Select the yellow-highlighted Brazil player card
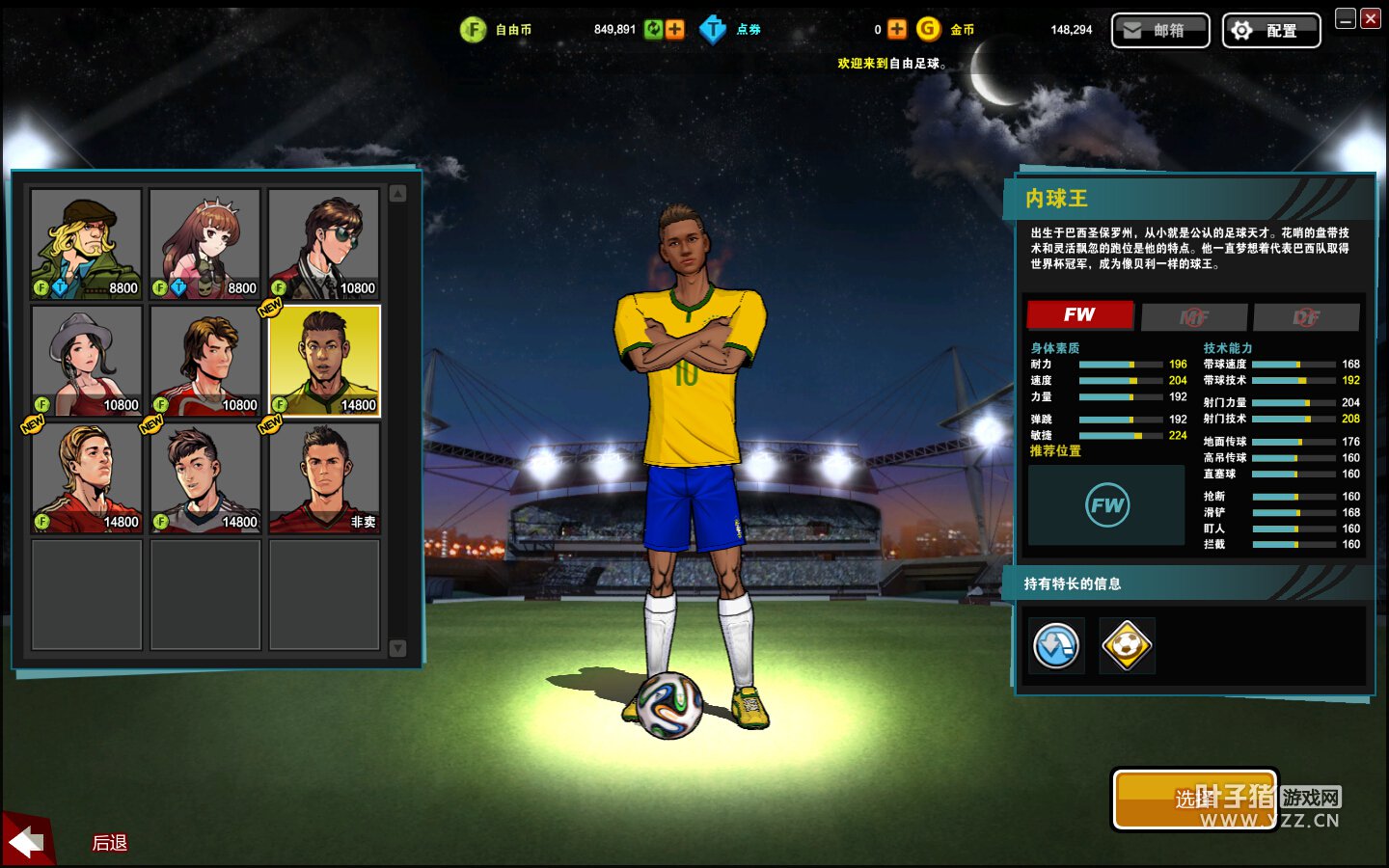The height and width of the screenshot is (868, 1389). (324, 361)
